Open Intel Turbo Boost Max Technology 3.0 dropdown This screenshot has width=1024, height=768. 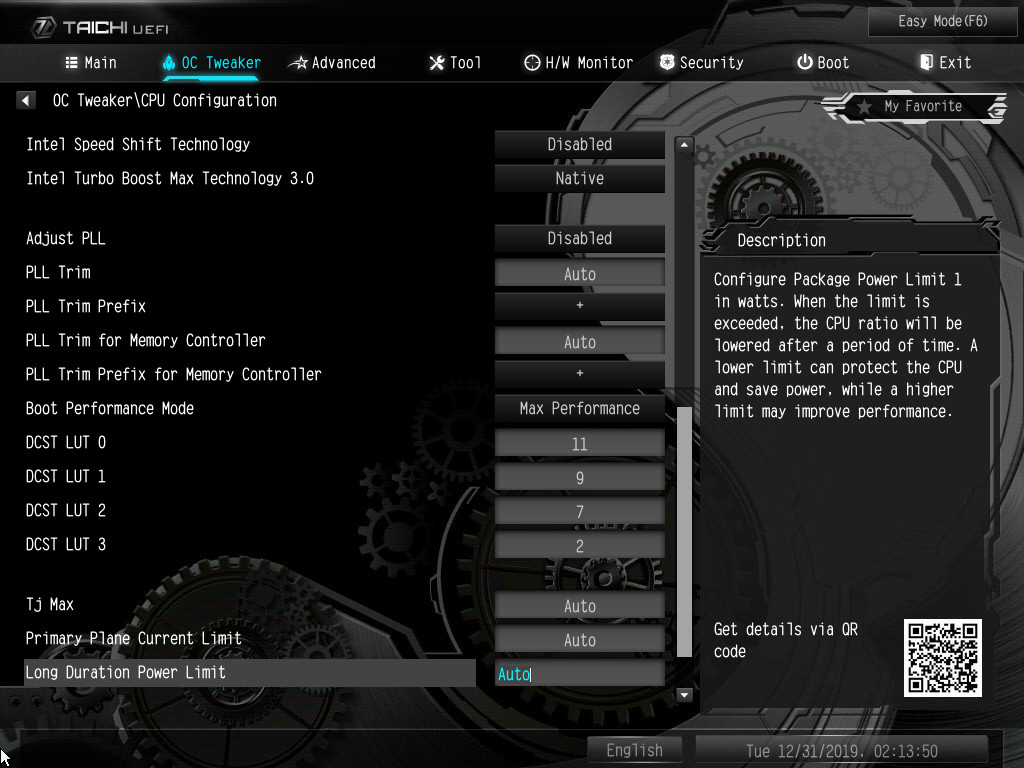click(x=579, y=178)
